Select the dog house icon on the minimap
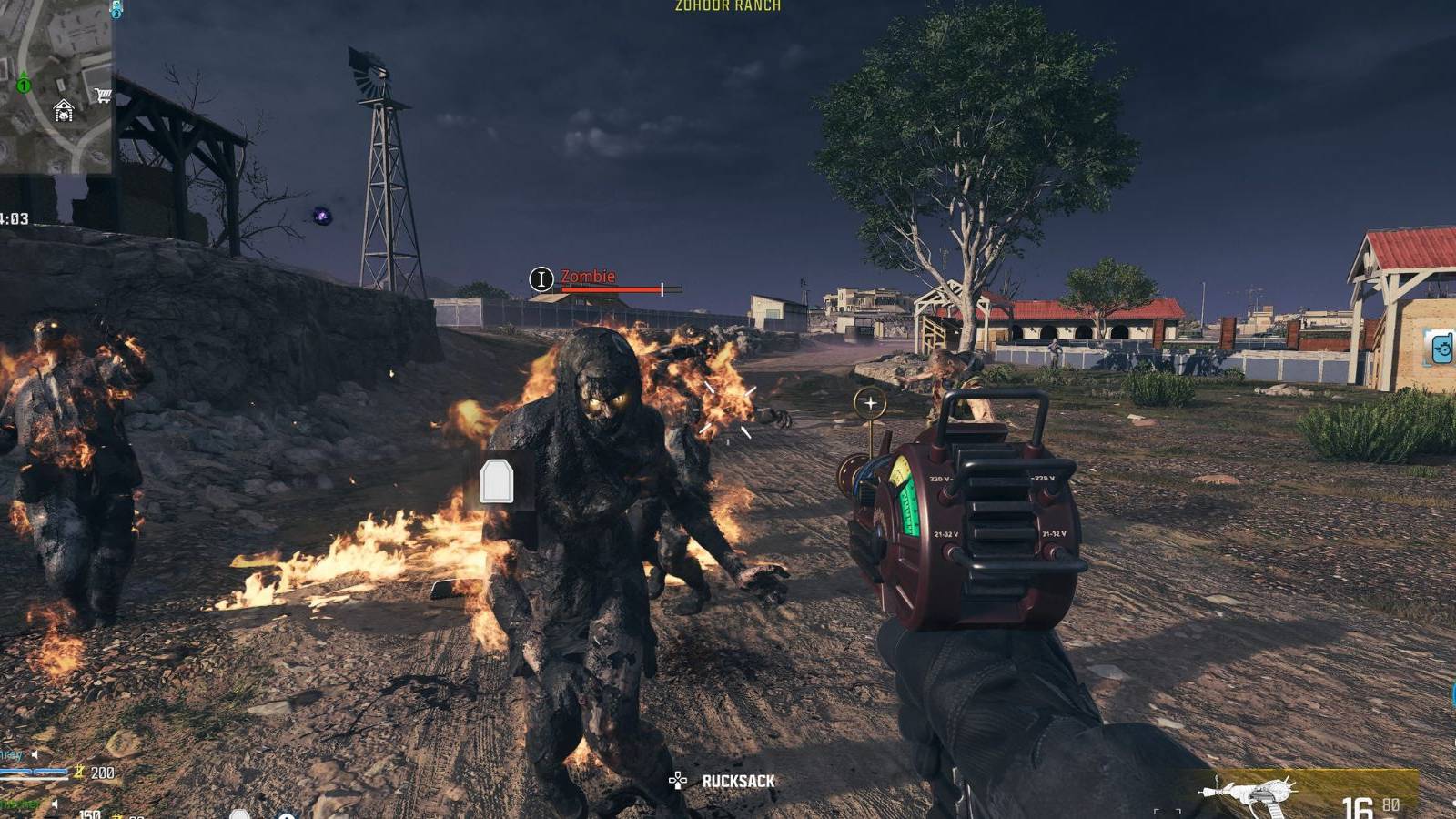This screenshot has width=1456, height=819. 64,109
